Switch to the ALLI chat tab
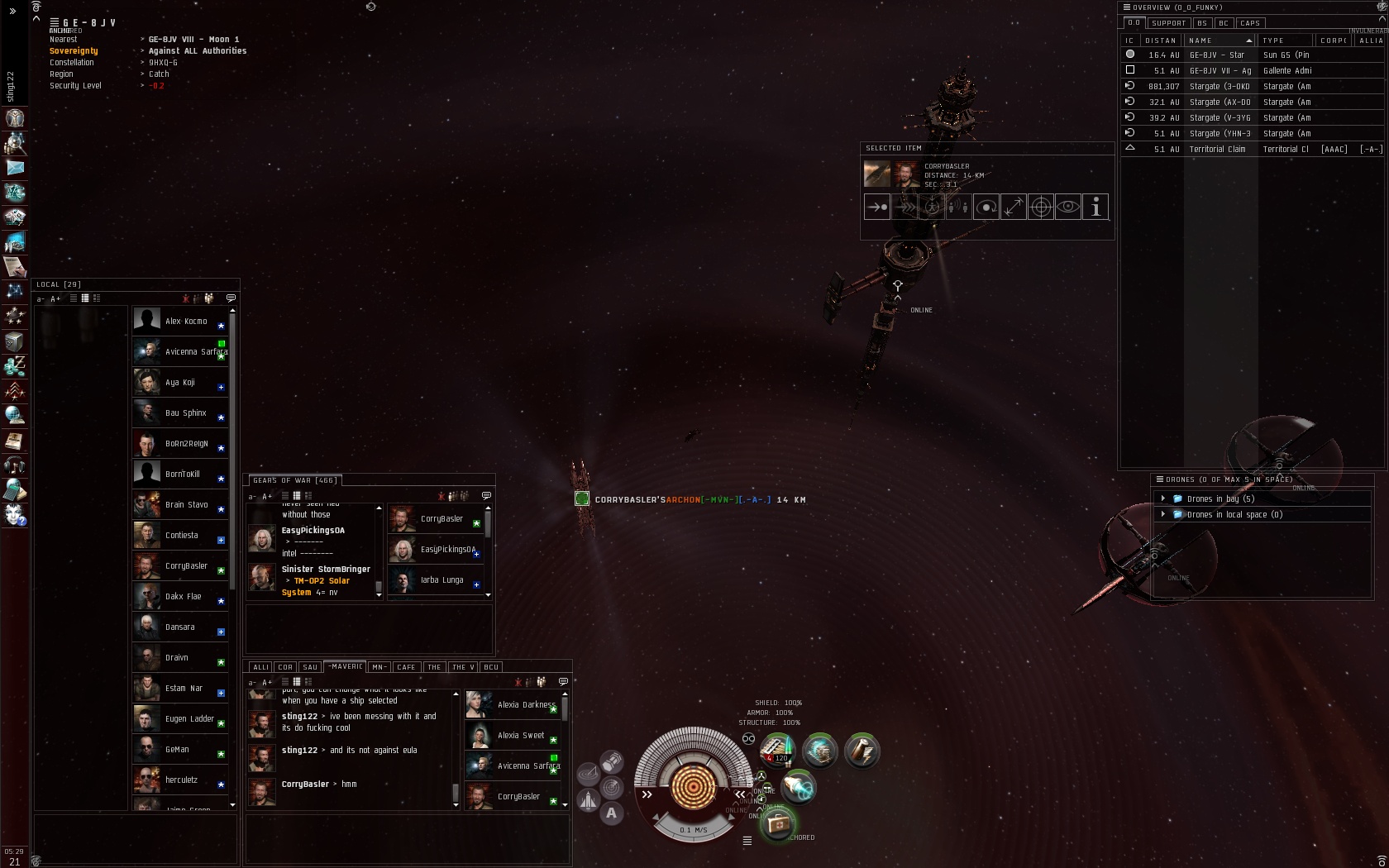The width and height of the screenshot is (1389, 868). 260,667
